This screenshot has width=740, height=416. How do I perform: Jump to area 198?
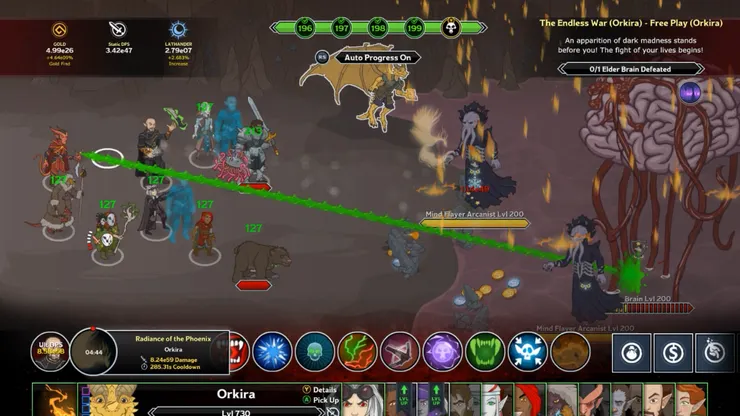pyautogui.click(x=378, y=27)
